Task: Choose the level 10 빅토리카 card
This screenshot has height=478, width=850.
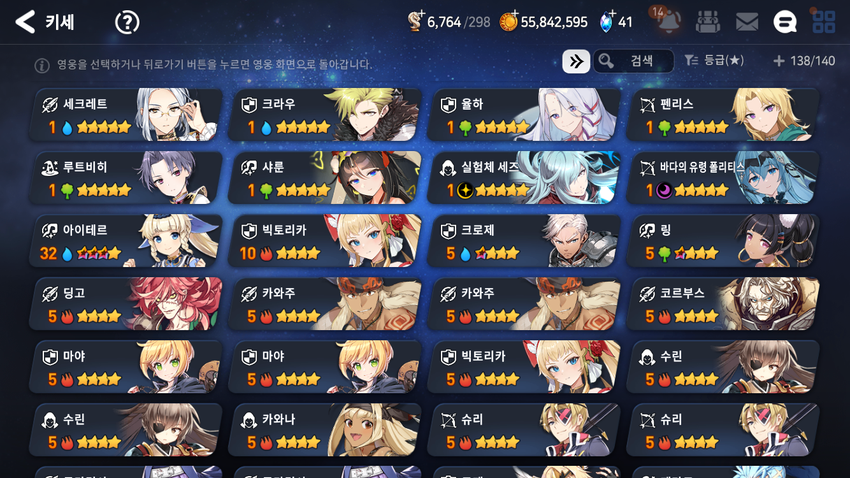Action: pyautogui.click(x=326, y=241)
